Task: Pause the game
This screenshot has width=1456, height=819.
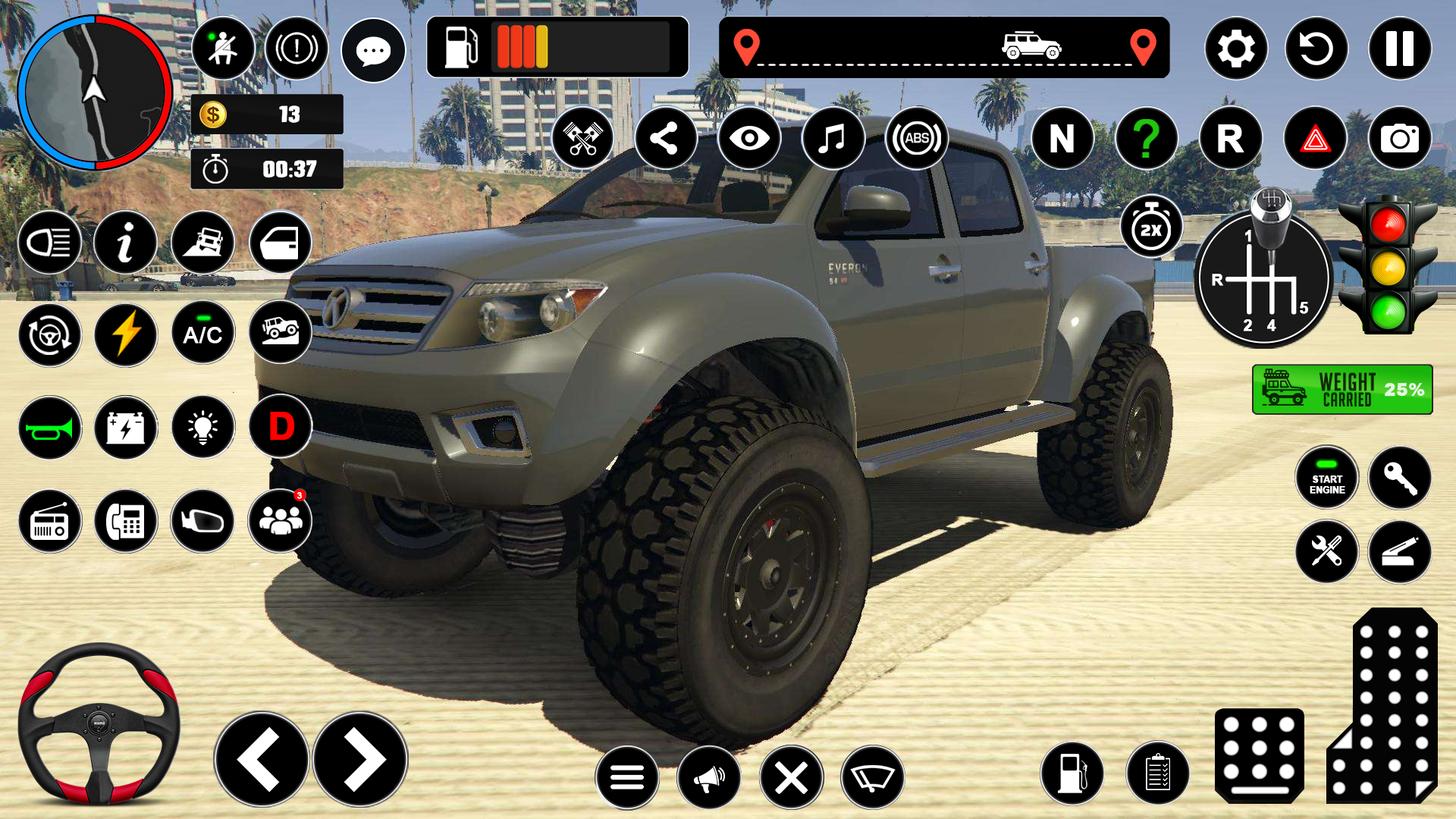Action: point(1399,49)
